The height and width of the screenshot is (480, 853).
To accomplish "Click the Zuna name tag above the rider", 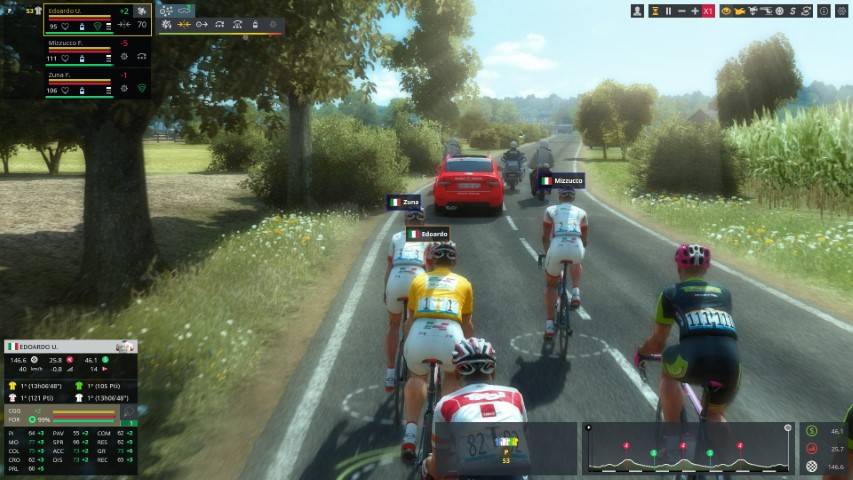I will tap(405, 202).
